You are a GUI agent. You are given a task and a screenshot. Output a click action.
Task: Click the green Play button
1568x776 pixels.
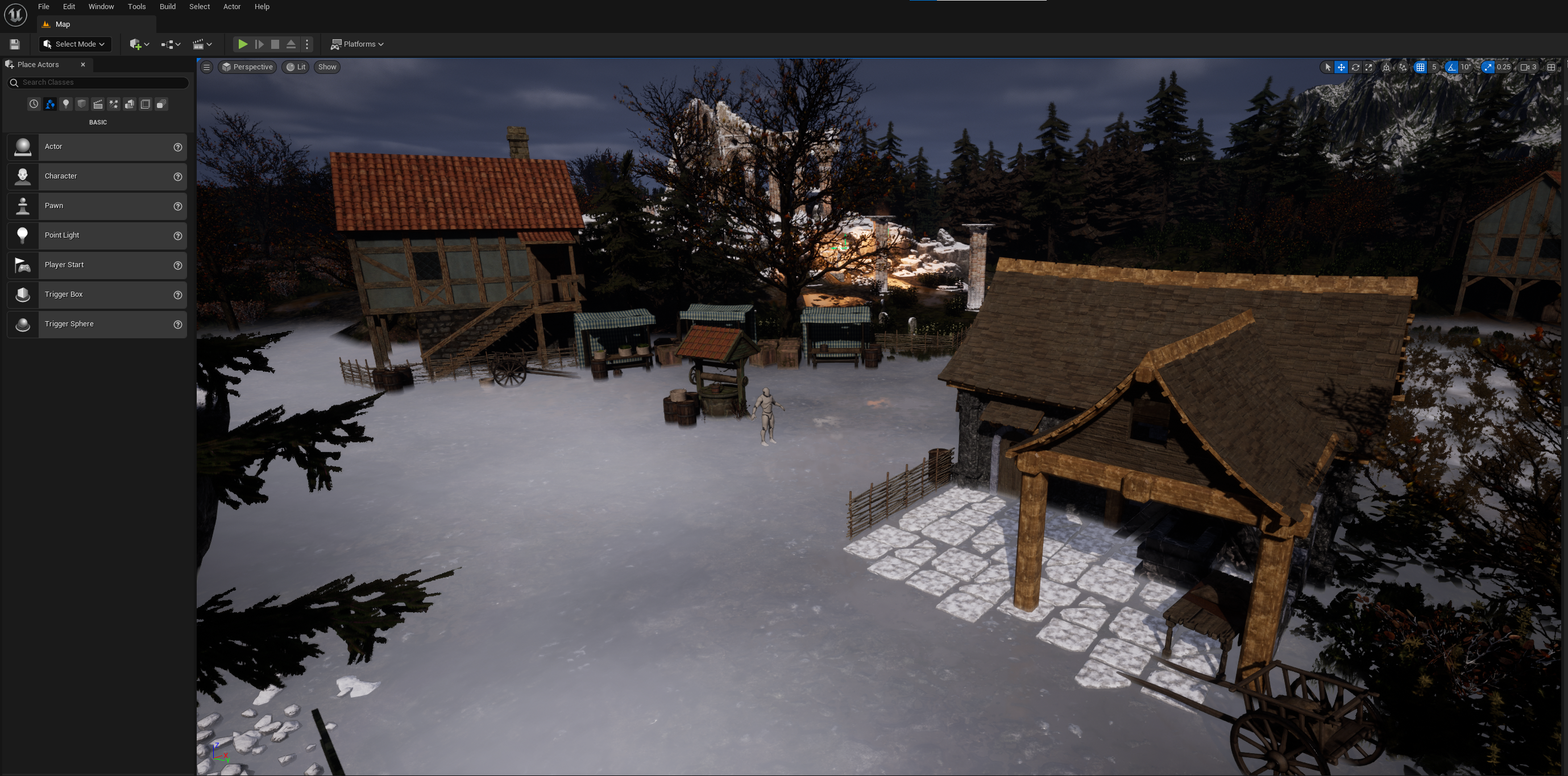click(x=242, y=44)
